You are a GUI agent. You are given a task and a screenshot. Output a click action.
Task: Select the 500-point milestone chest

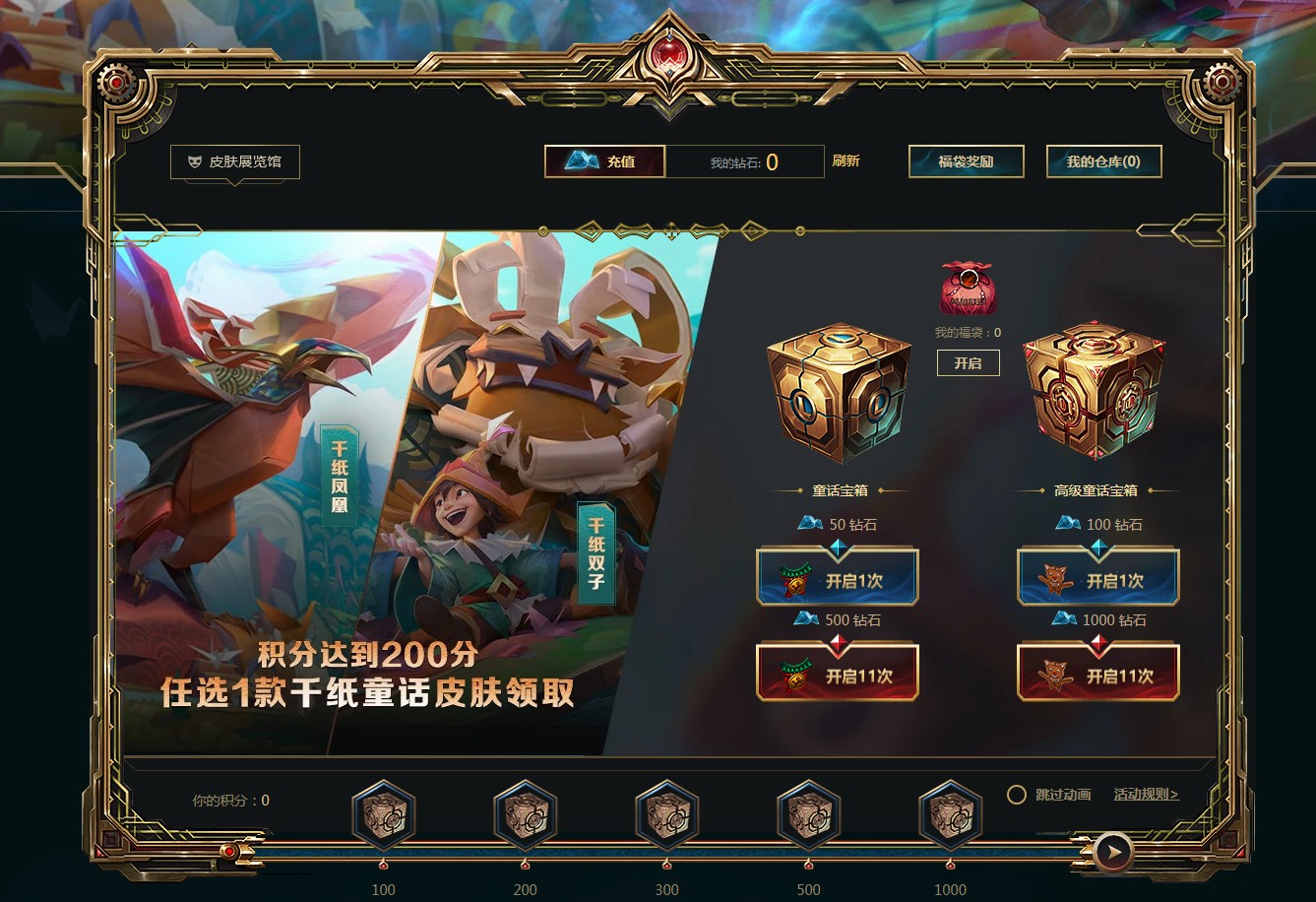tap(807, 815)
